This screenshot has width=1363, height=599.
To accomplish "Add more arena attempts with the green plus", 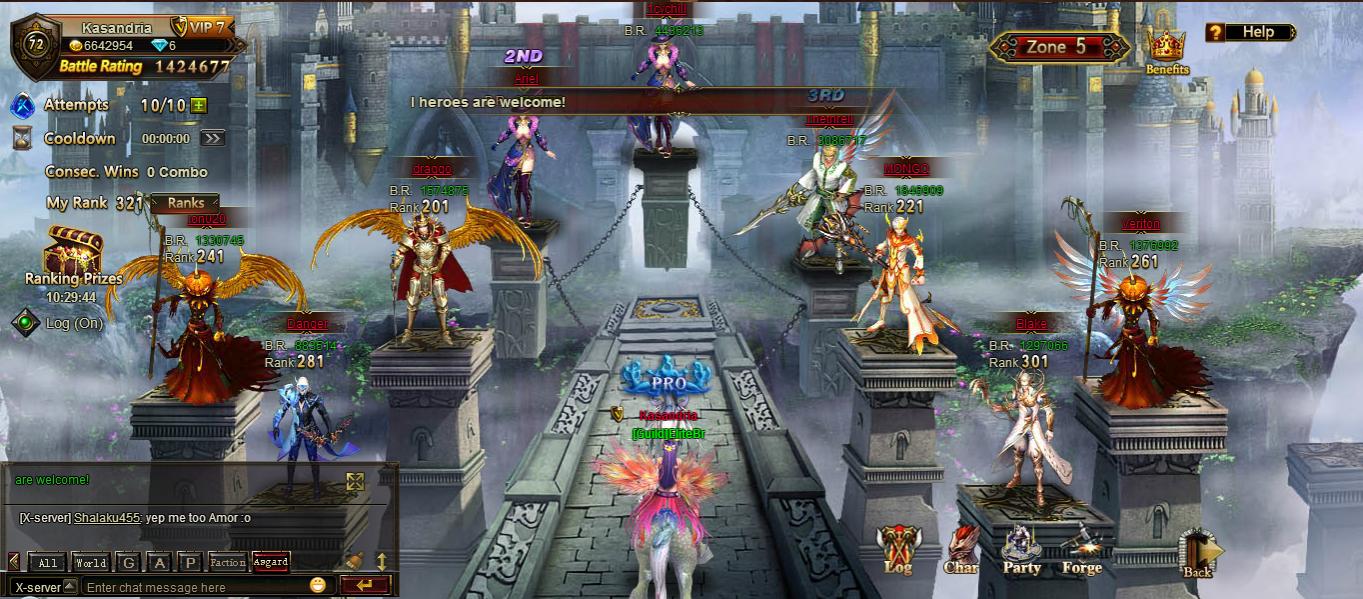I will tap(199, 105).
